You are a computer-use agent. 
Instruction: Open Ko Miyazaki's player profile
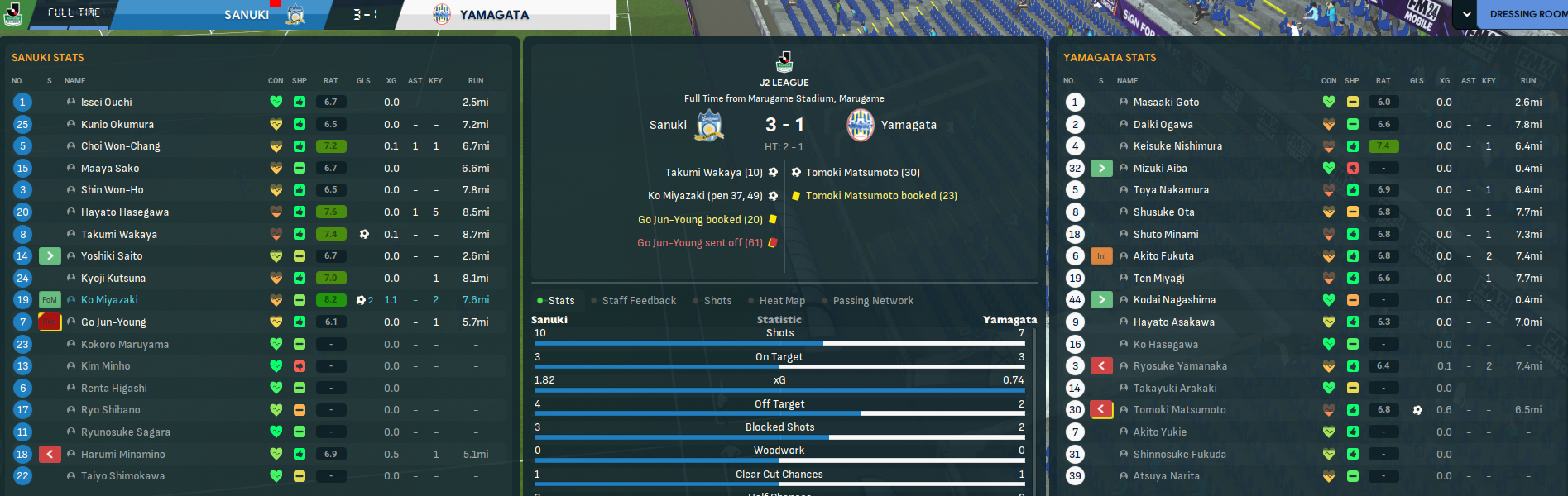coord(109,300)
